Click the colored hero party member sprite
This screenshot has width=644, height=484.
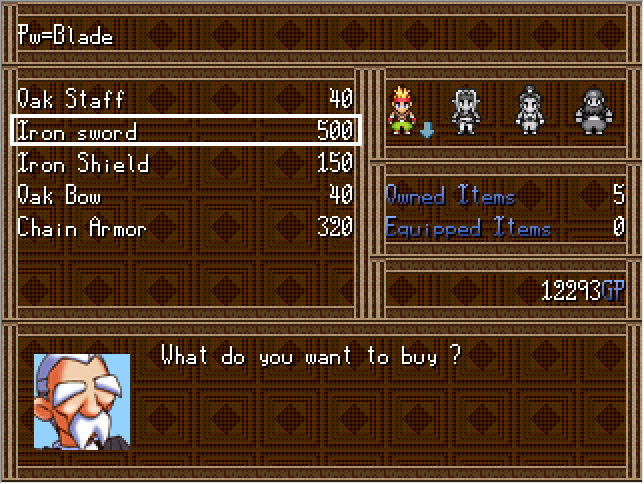[405, 111]
